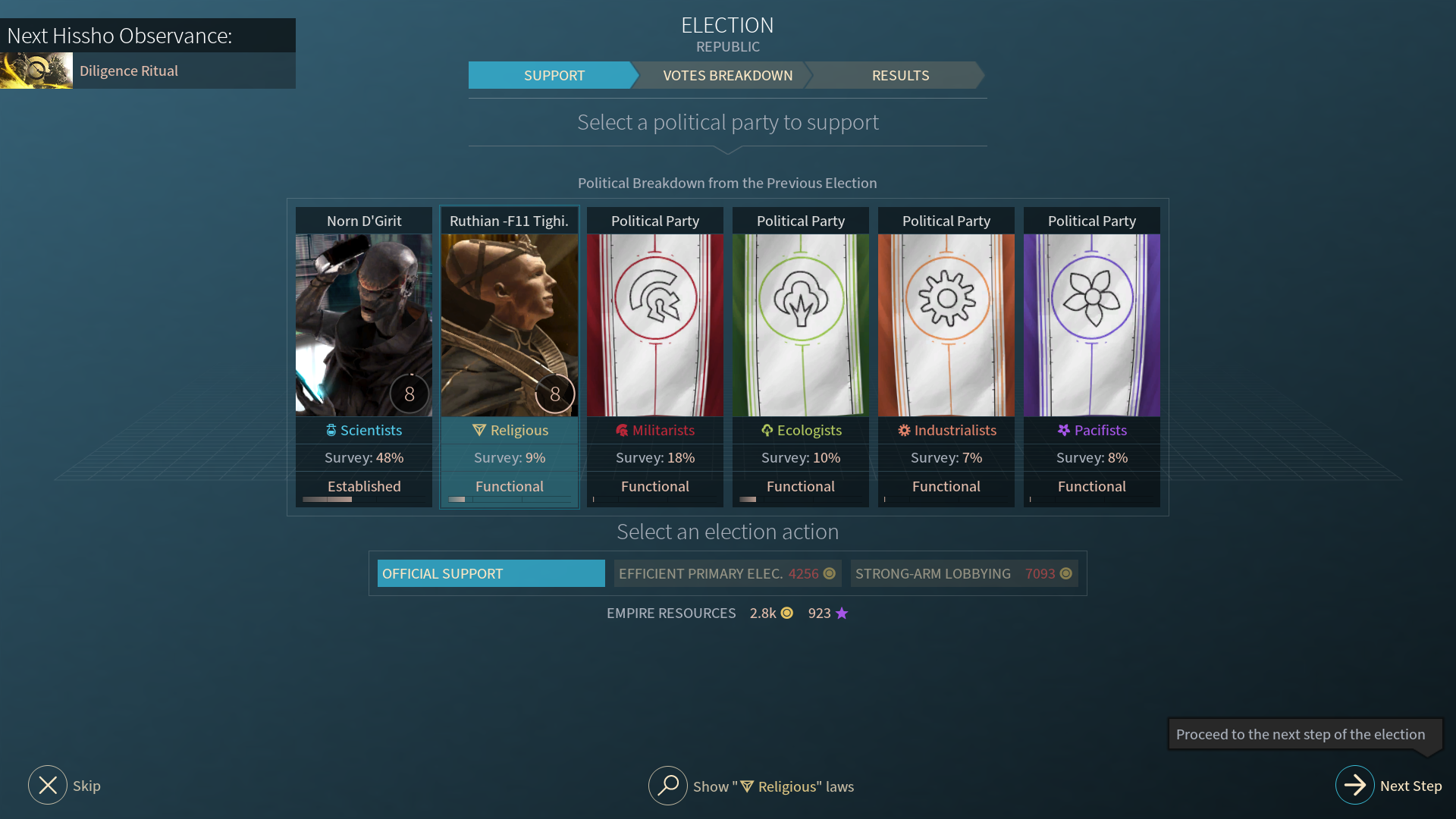Go to the Results tab
The height and width of the screenshot is (819, 1456).
[899, 75]
